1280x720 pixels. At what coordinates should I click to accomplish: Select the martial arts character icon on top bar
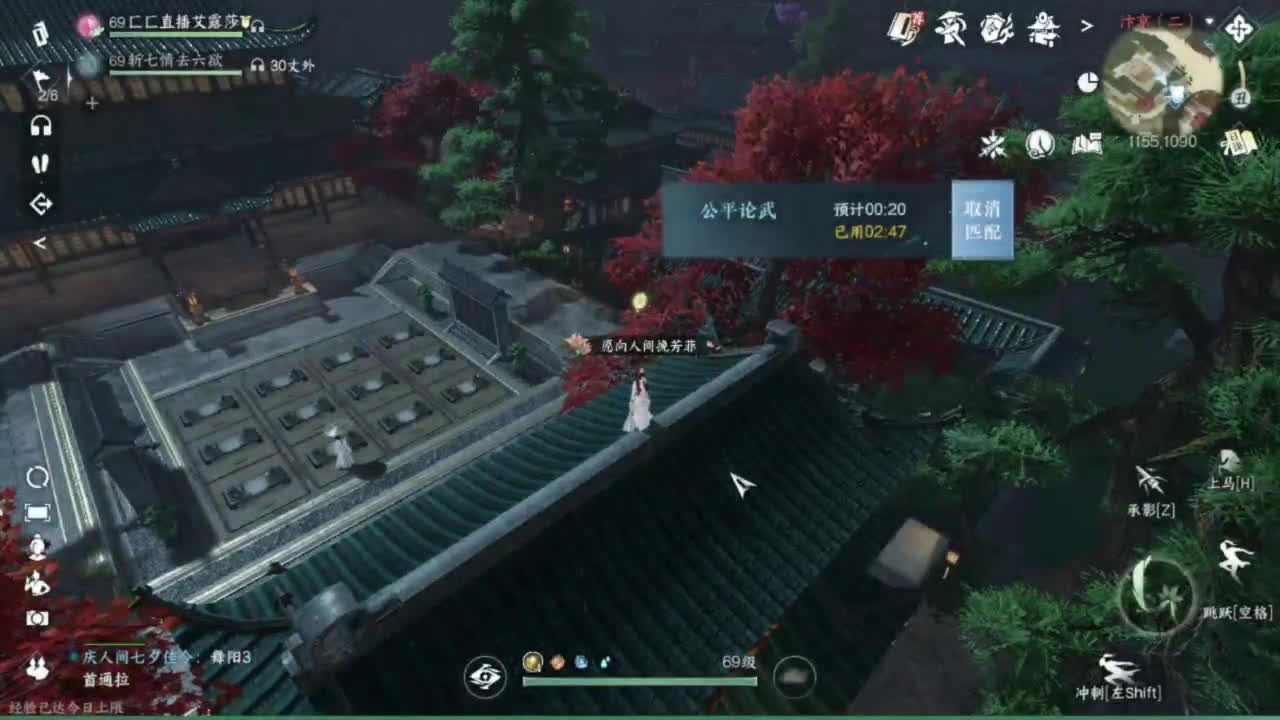(x=950, y=28)
